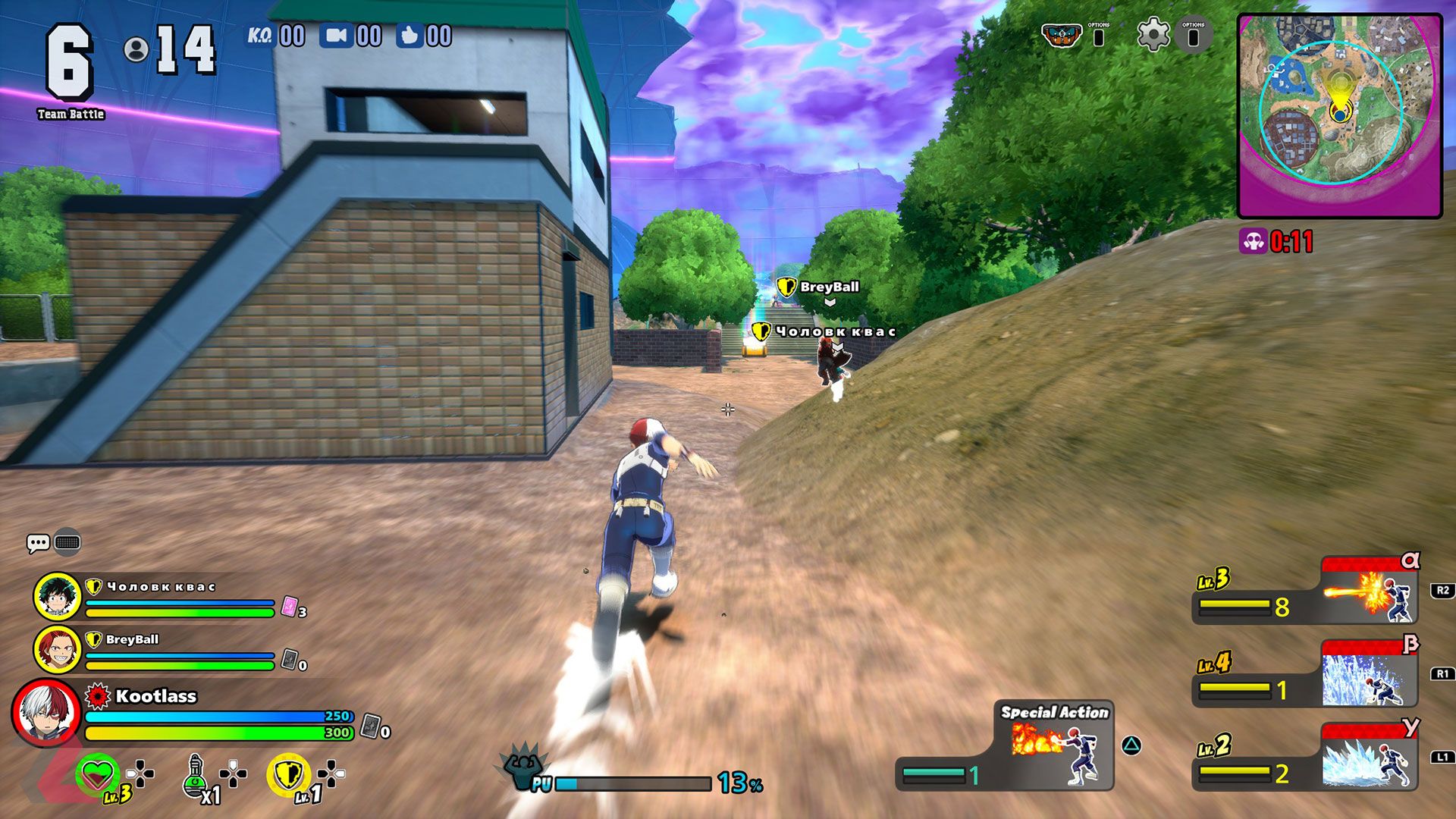Use the green heart recovery item
This screenshot has height=819, width=1456.
pos(97,774)
